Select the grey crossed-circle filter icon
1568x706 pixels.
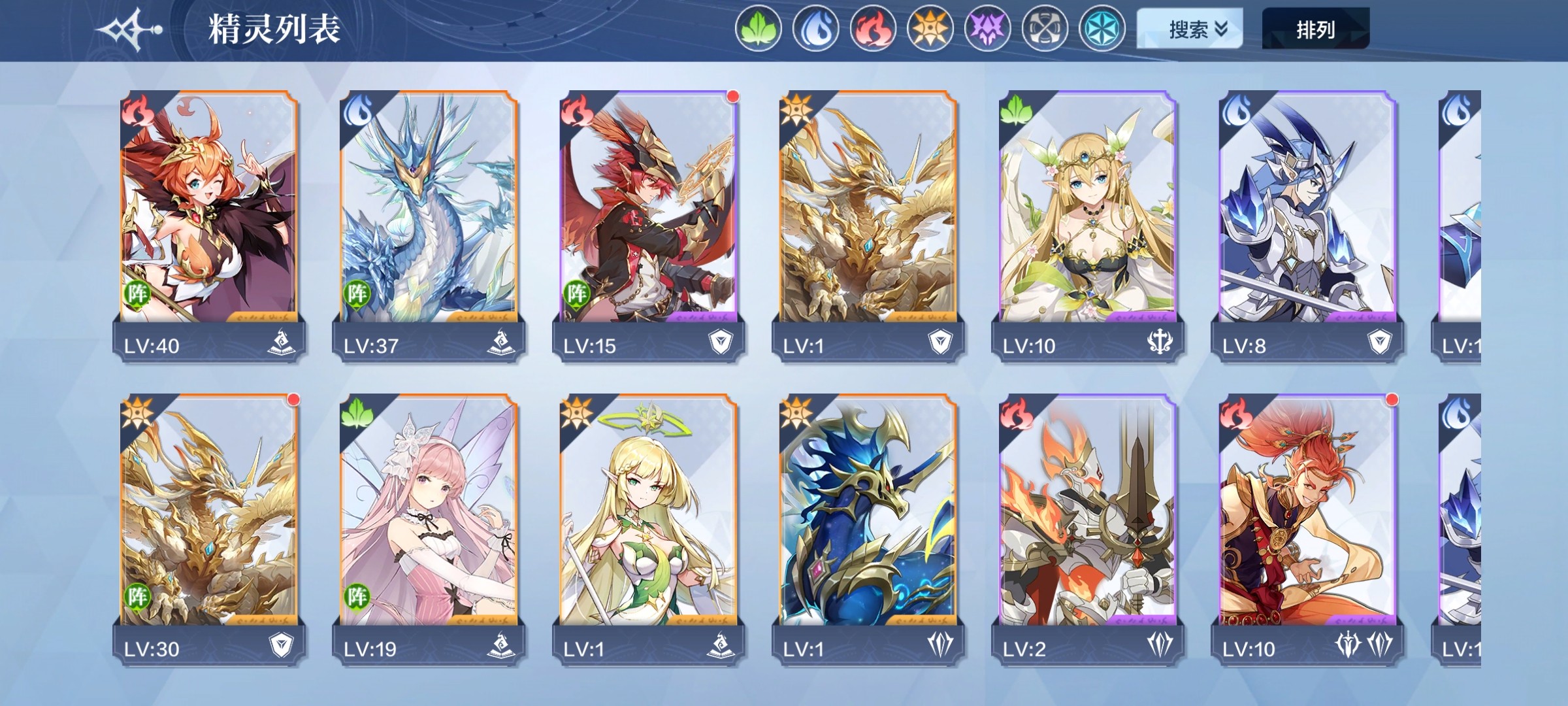pyautogui.click(x=1045, y=29)
